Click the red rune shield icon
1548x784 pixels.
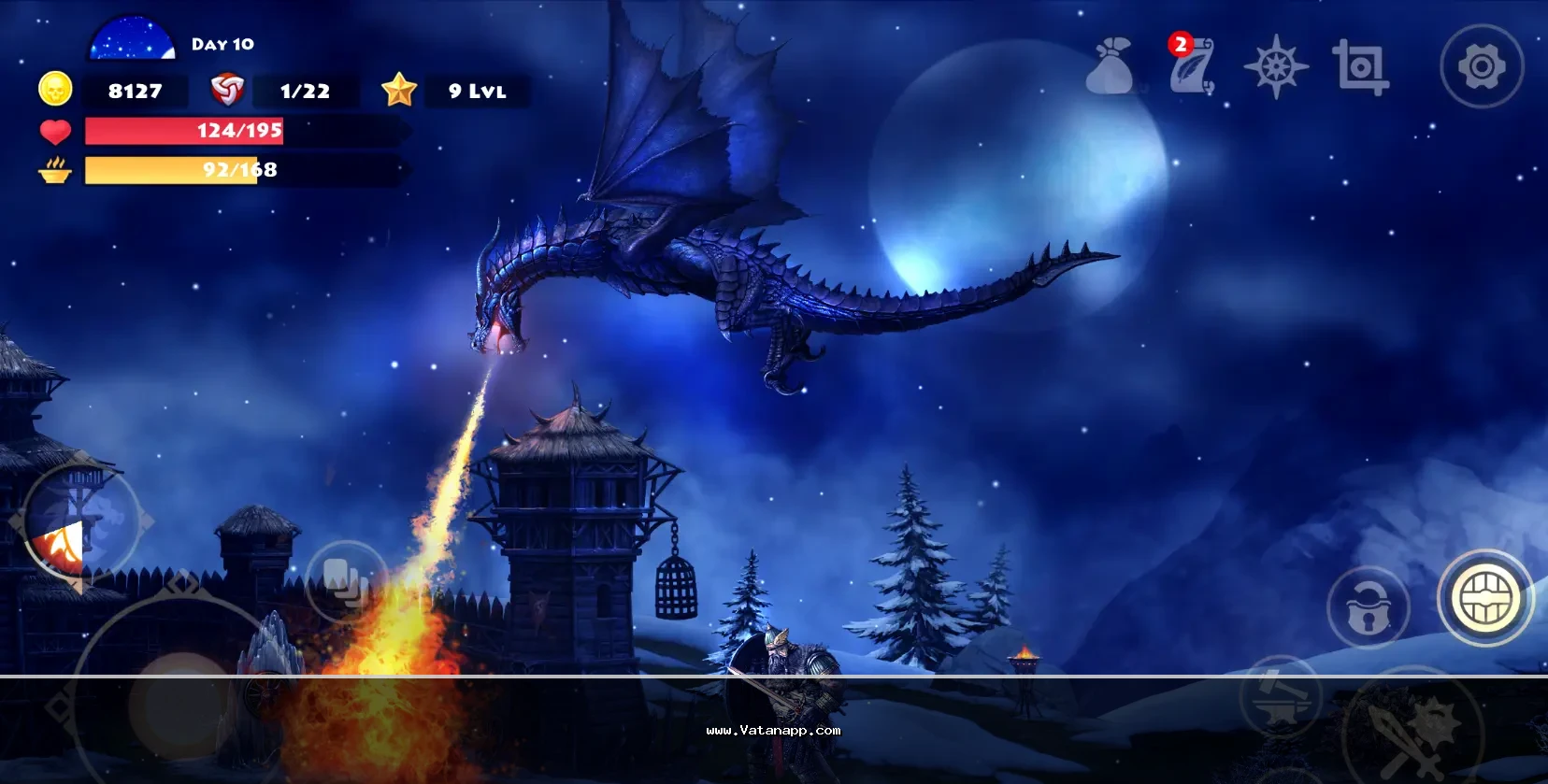pos(227,90)
